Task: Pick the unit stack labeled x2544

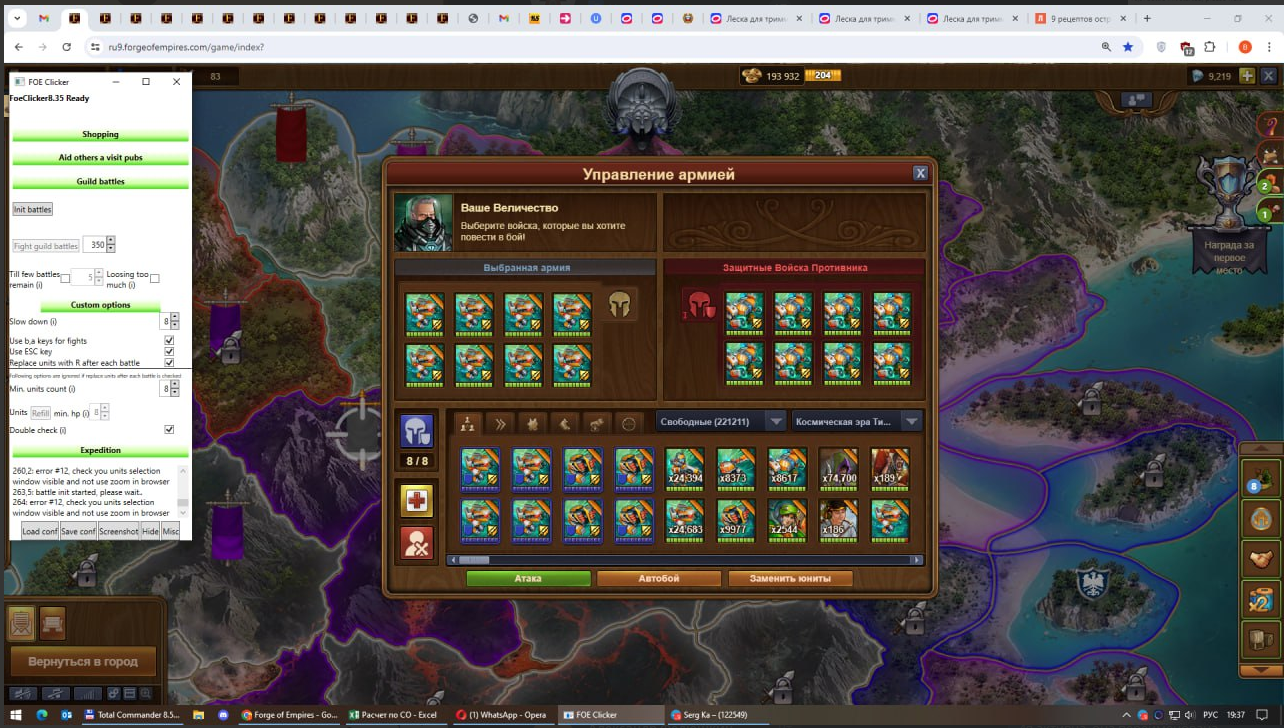Action: (x=787, y=520)
